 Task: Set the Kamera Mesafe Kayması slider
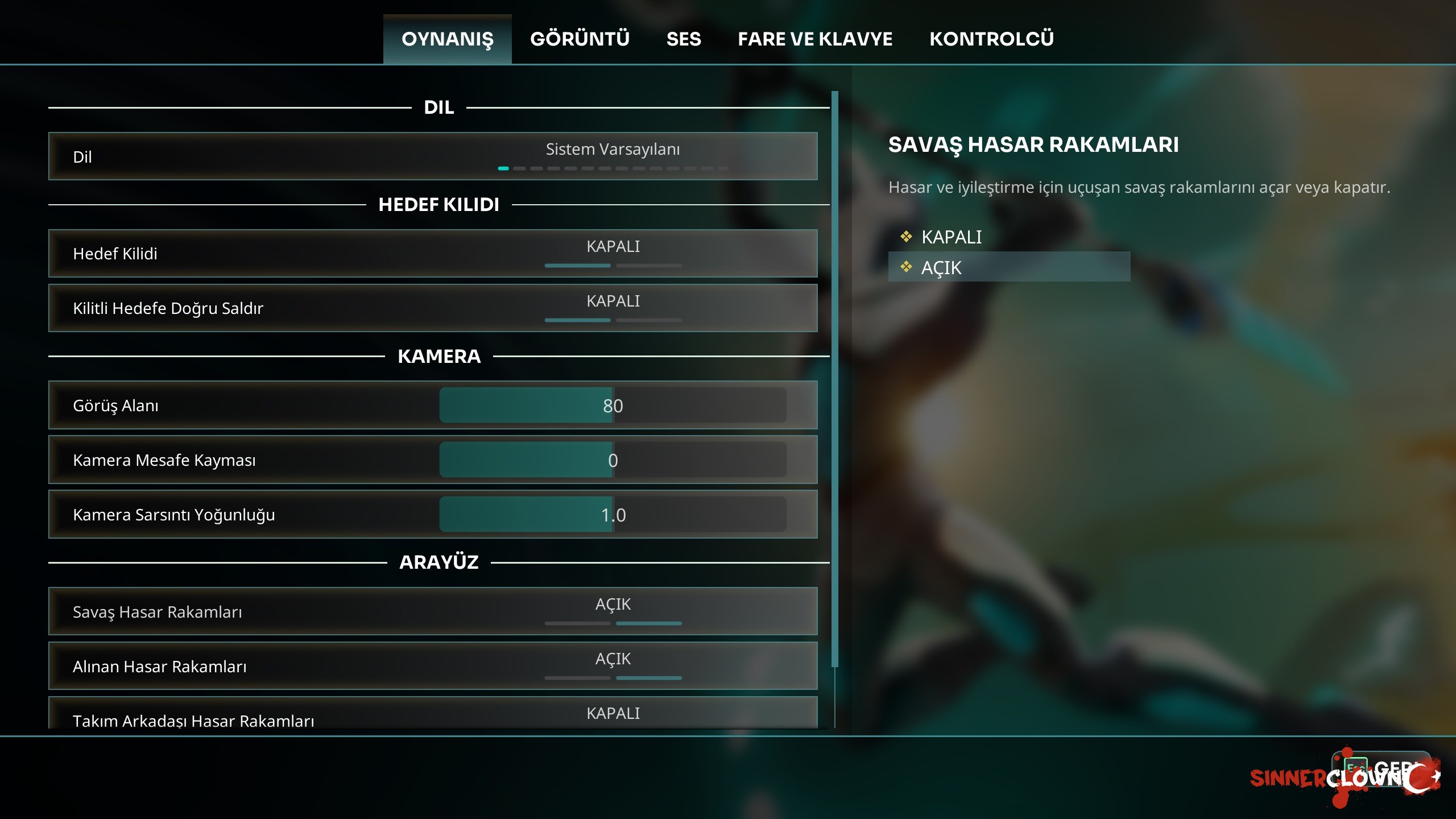pos(613,460)
